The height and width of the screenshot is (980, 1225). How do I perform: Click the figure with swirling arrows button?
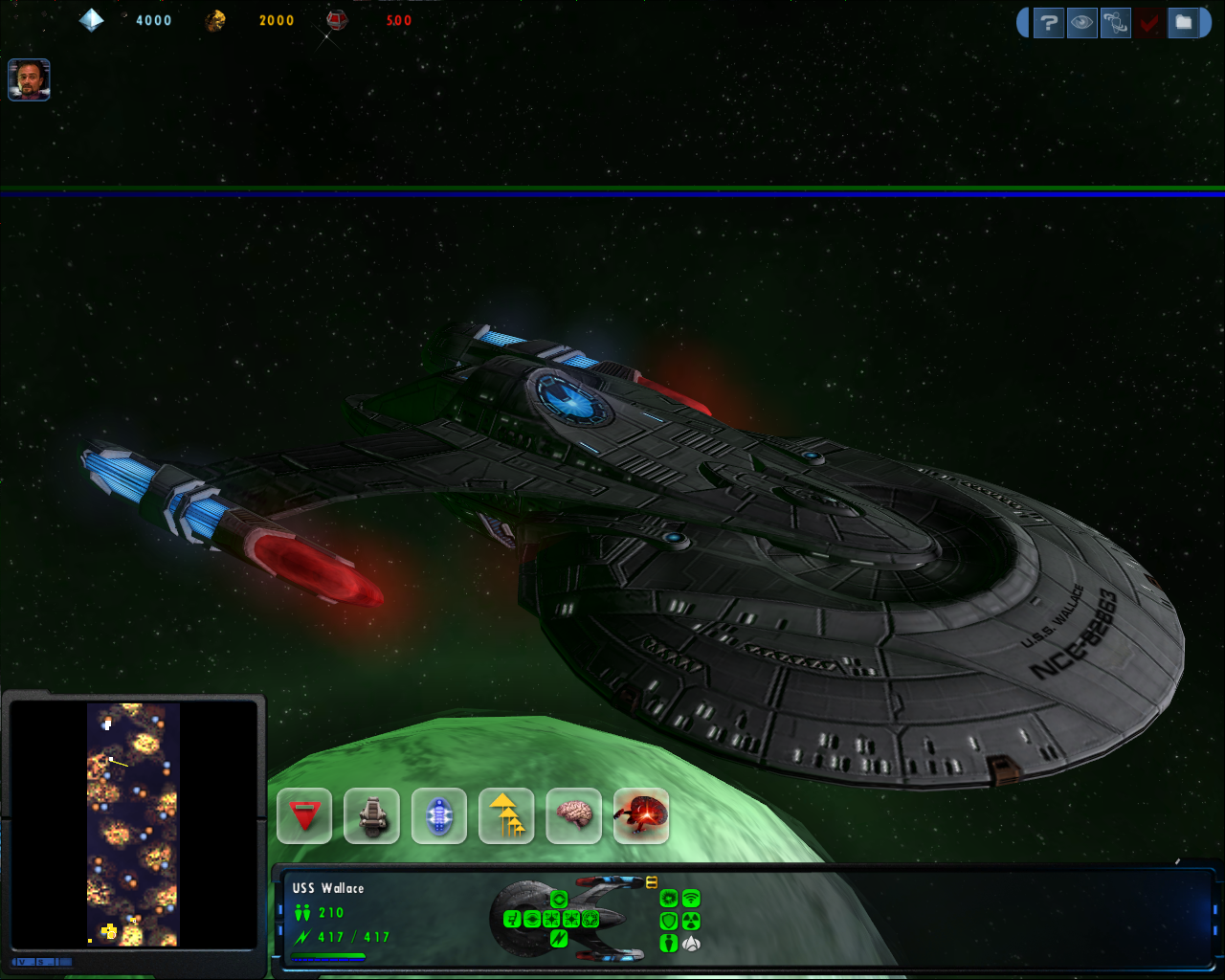coord(1116,23)
